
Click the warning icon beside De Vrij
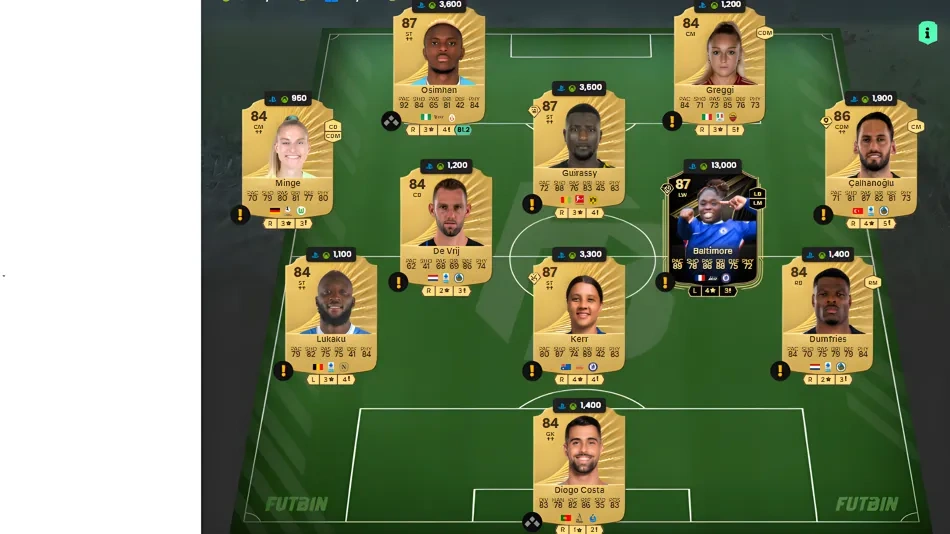click(399, 282)
